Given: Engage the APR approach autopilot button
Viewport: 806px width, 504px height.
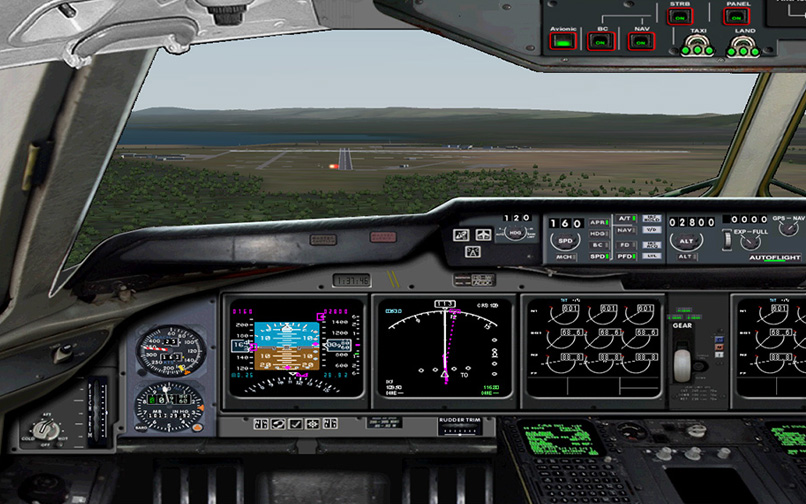Looking at the screenshot, I should point(598,222).
